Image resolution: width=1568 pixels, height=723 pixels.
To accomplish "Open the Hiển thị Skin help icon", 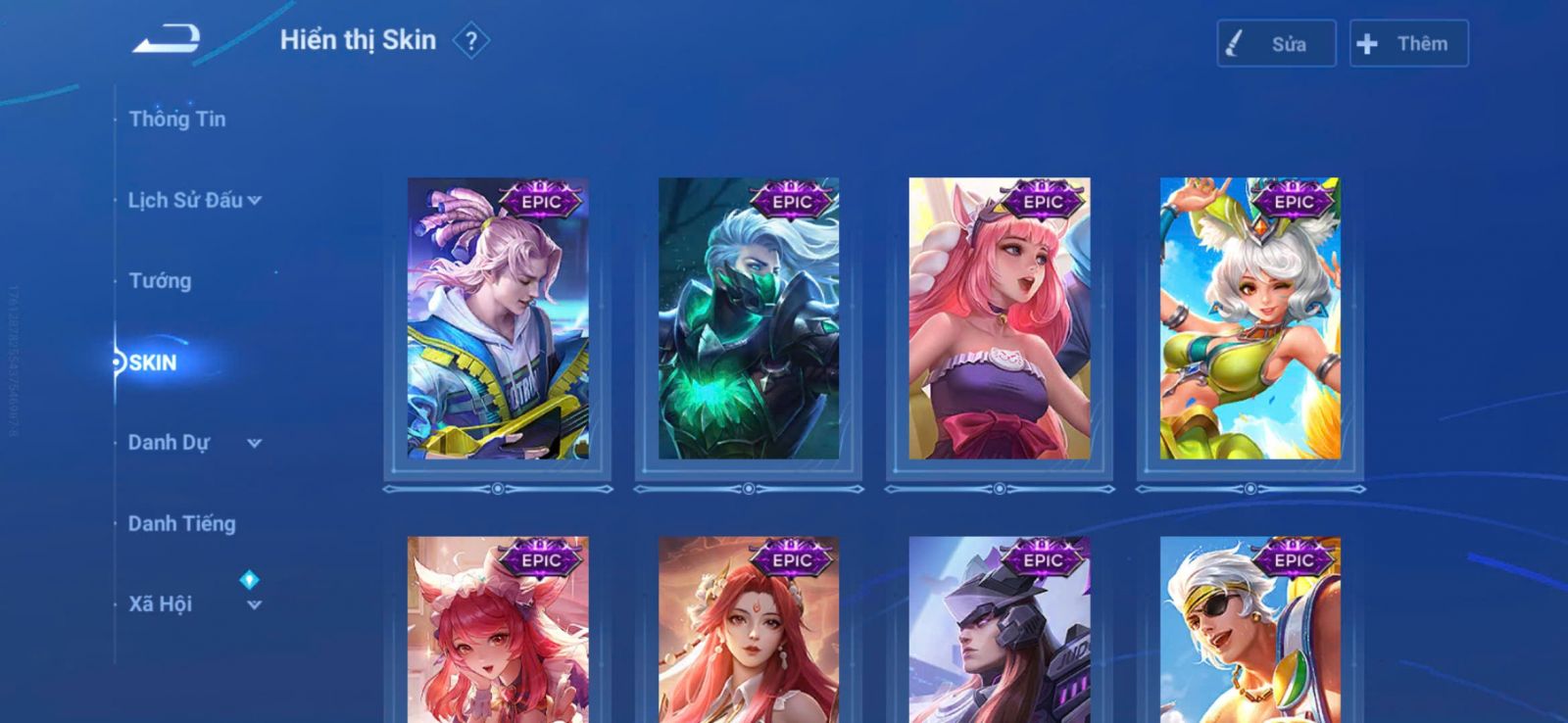I will 471,41.
